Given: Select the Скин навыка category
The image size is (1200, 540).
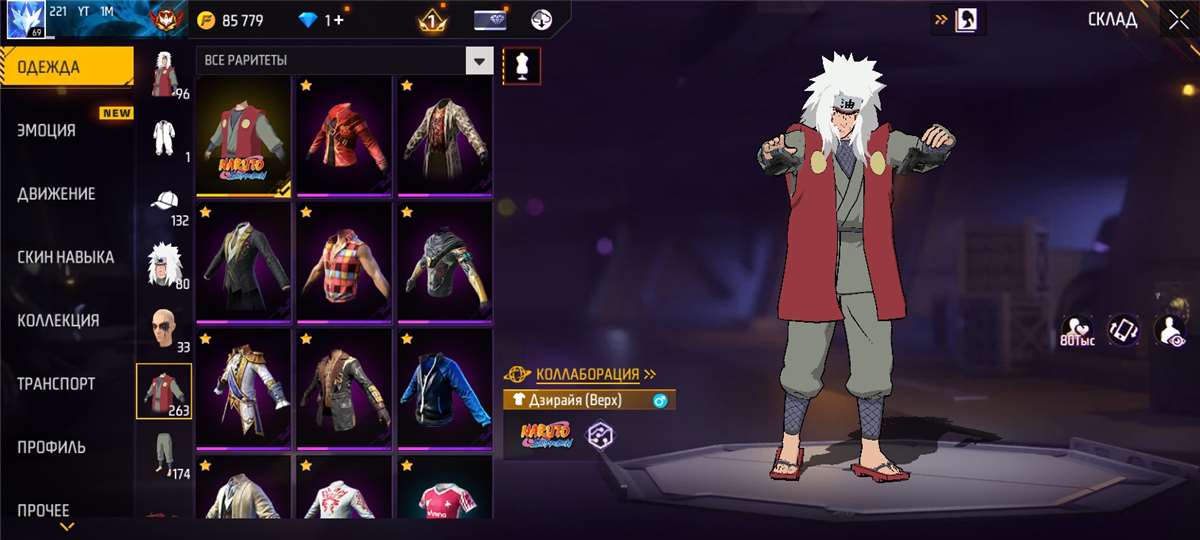Looking at the screenshot, I should tap(66, 257).
